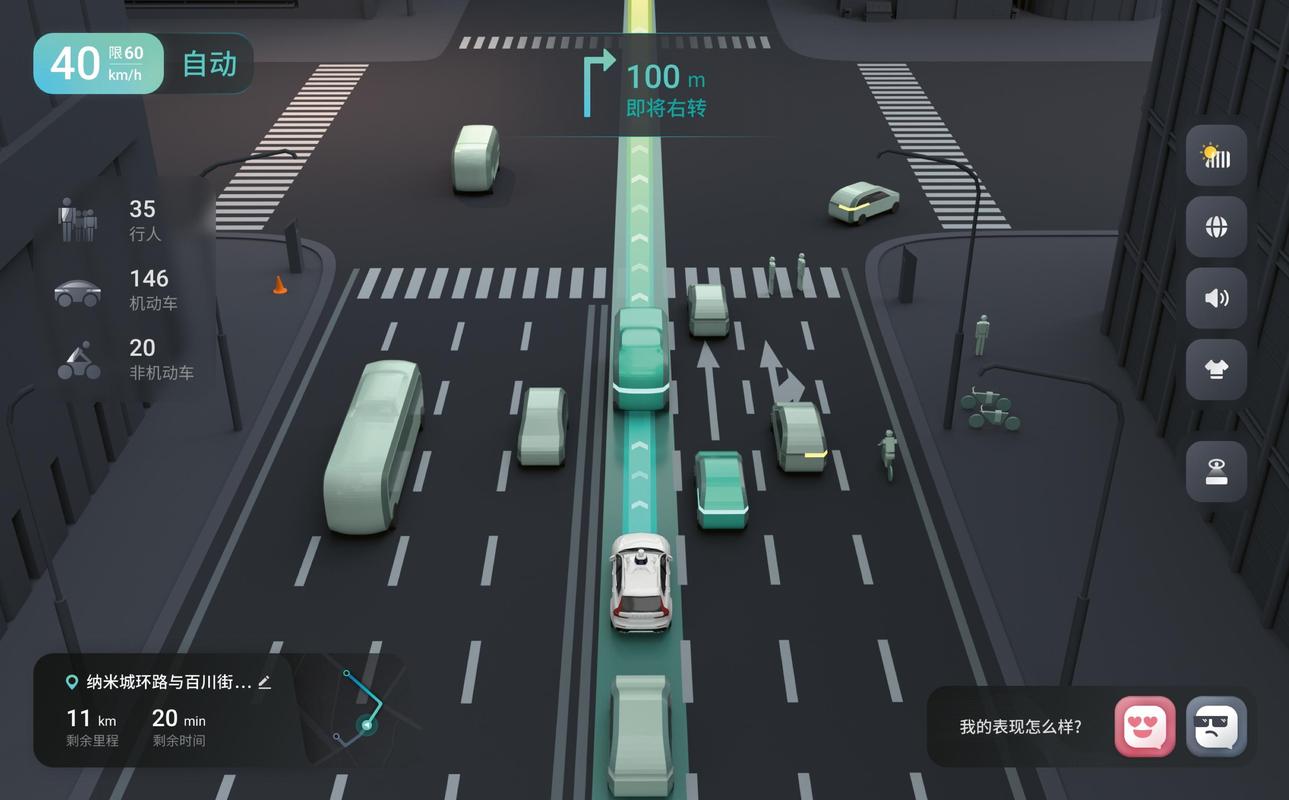Tap the 自动 driving mode label
The image size is (1289, 800).
[x=210, y=64]
